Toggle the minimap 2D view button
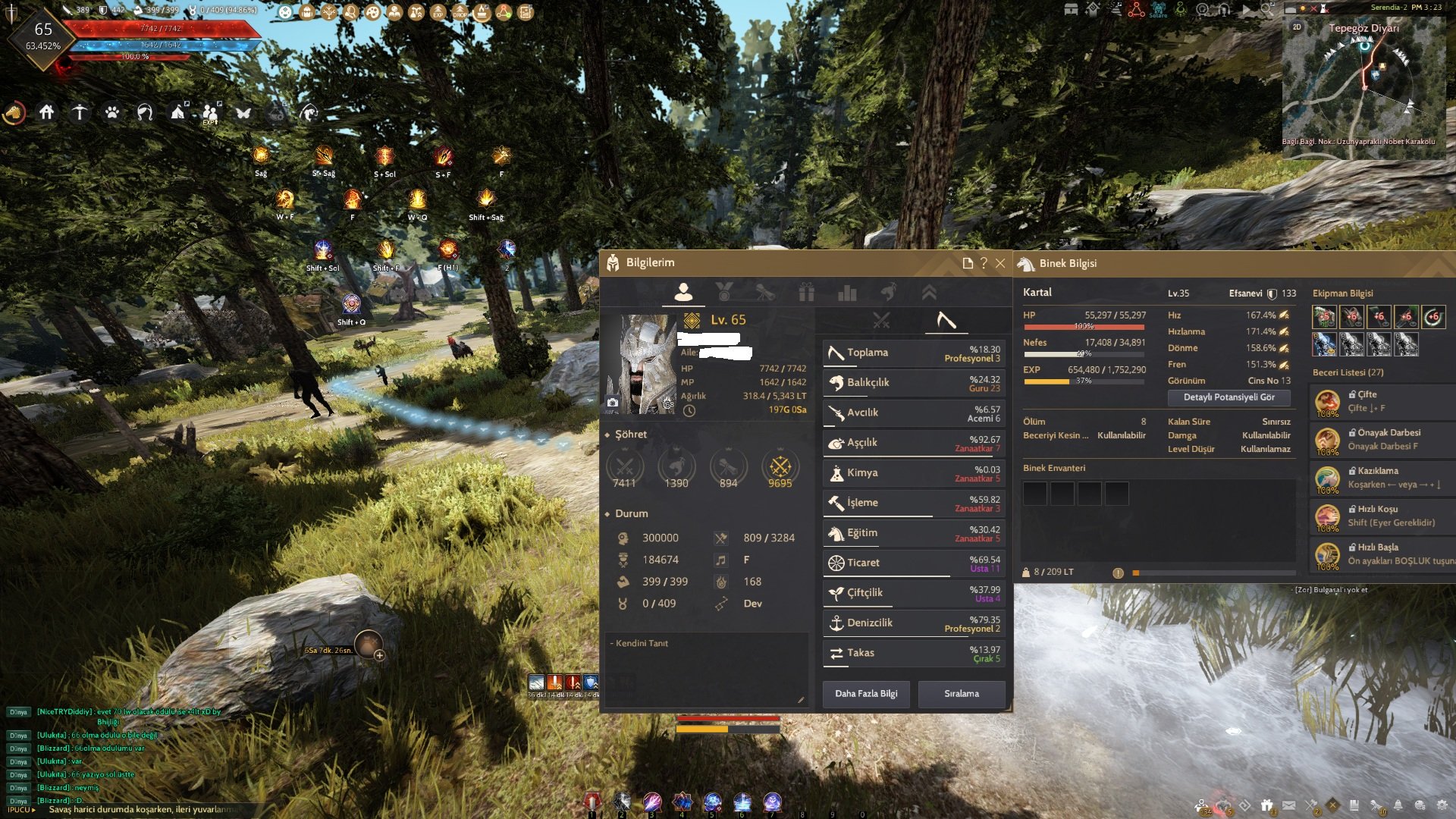This screenshot has height=819, width=1456. [x=1296, y=27]
